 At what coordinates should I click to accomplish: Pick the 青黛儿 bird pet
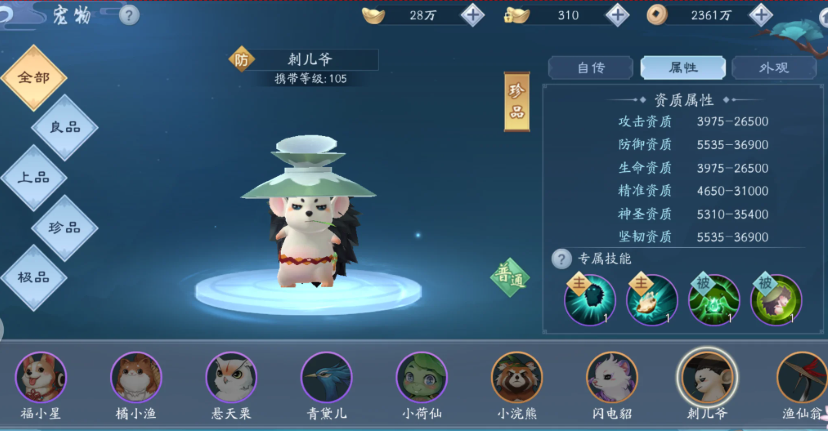coord(326,378)
